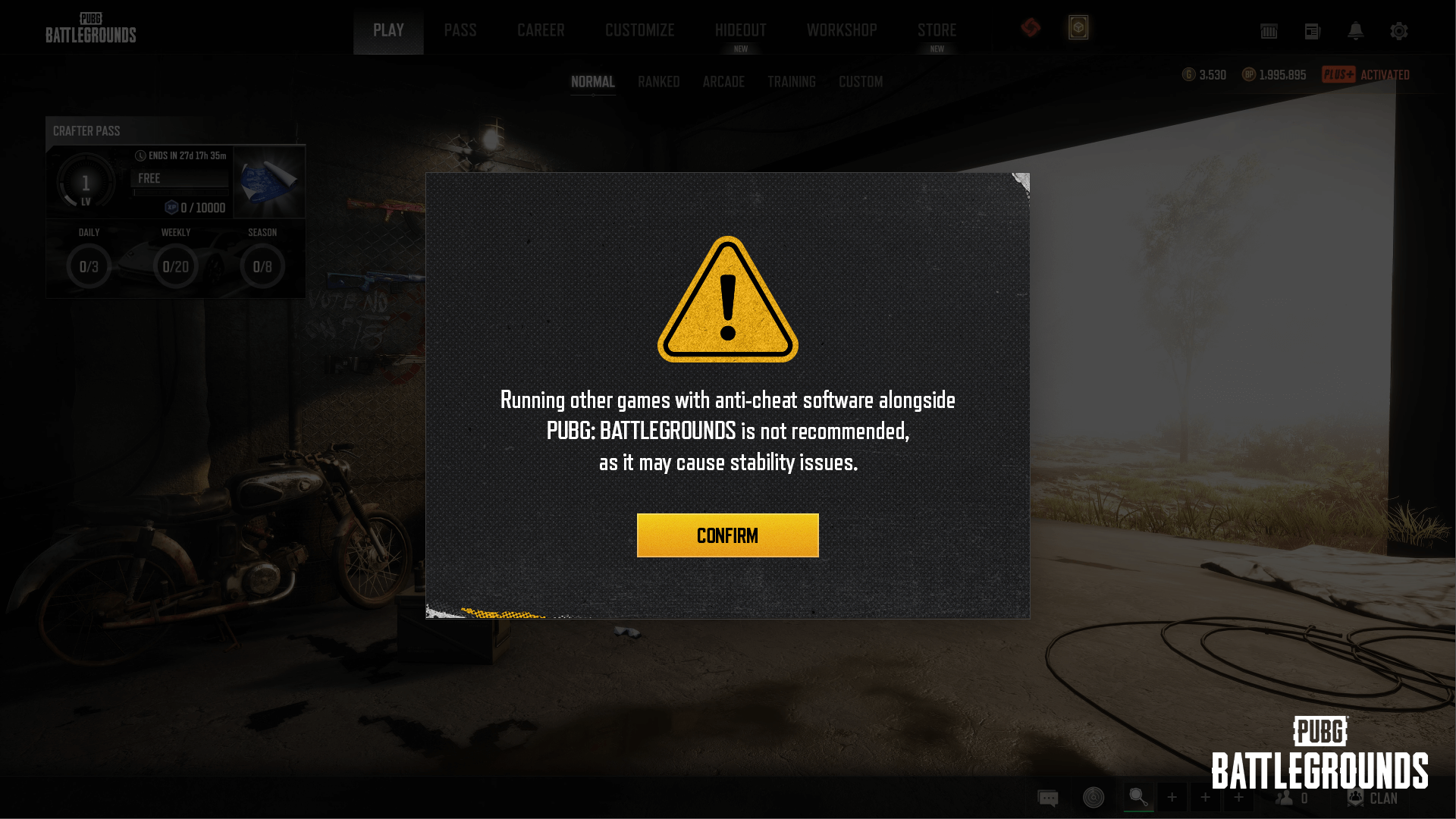The height and width of the screenshot is (819, 1456).
Task: Open the Notifications bell
Action: (1357, 31)
